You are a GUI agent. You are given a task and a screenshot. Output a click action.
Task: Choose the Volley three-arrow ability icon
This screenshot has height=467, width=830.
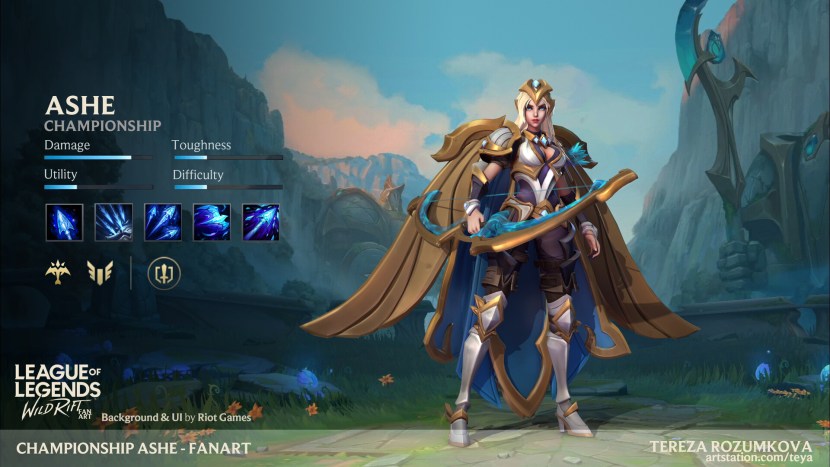(162, 222)
